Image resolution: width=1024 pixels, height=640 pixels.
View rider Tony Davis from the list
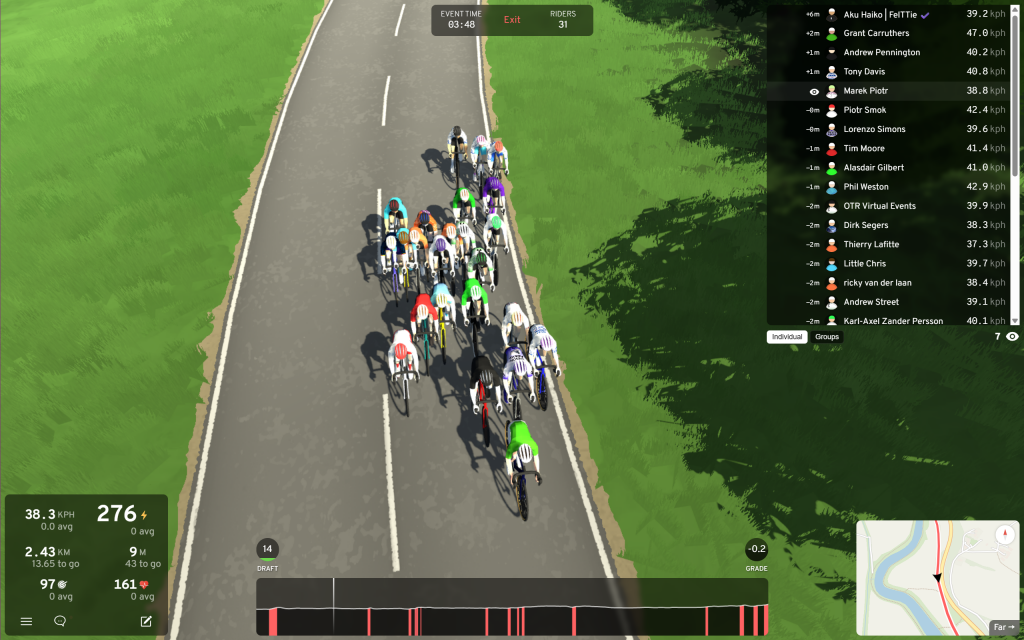click(x=864, y=71)
